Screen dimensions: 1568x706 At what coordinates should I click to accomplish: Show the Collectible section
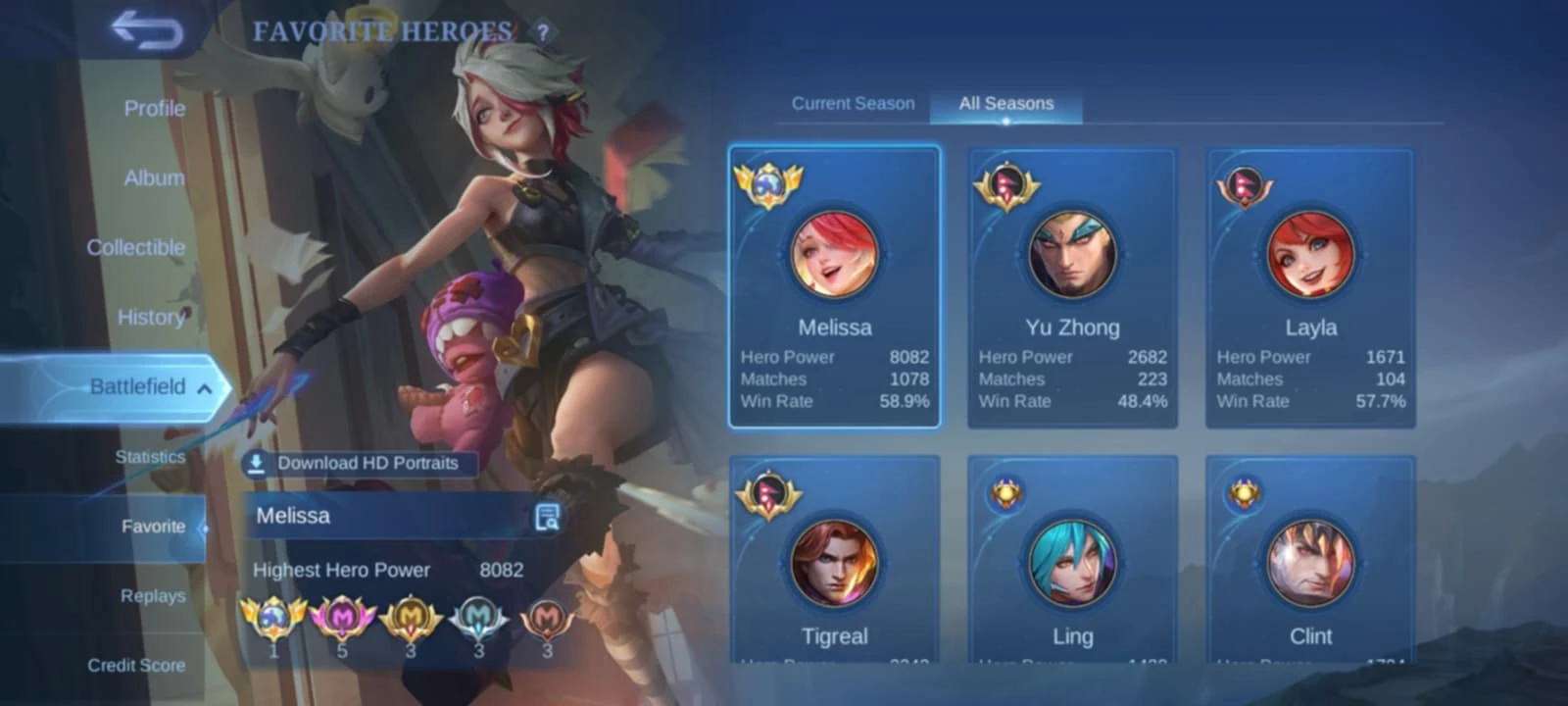click(x=135, y=248)
